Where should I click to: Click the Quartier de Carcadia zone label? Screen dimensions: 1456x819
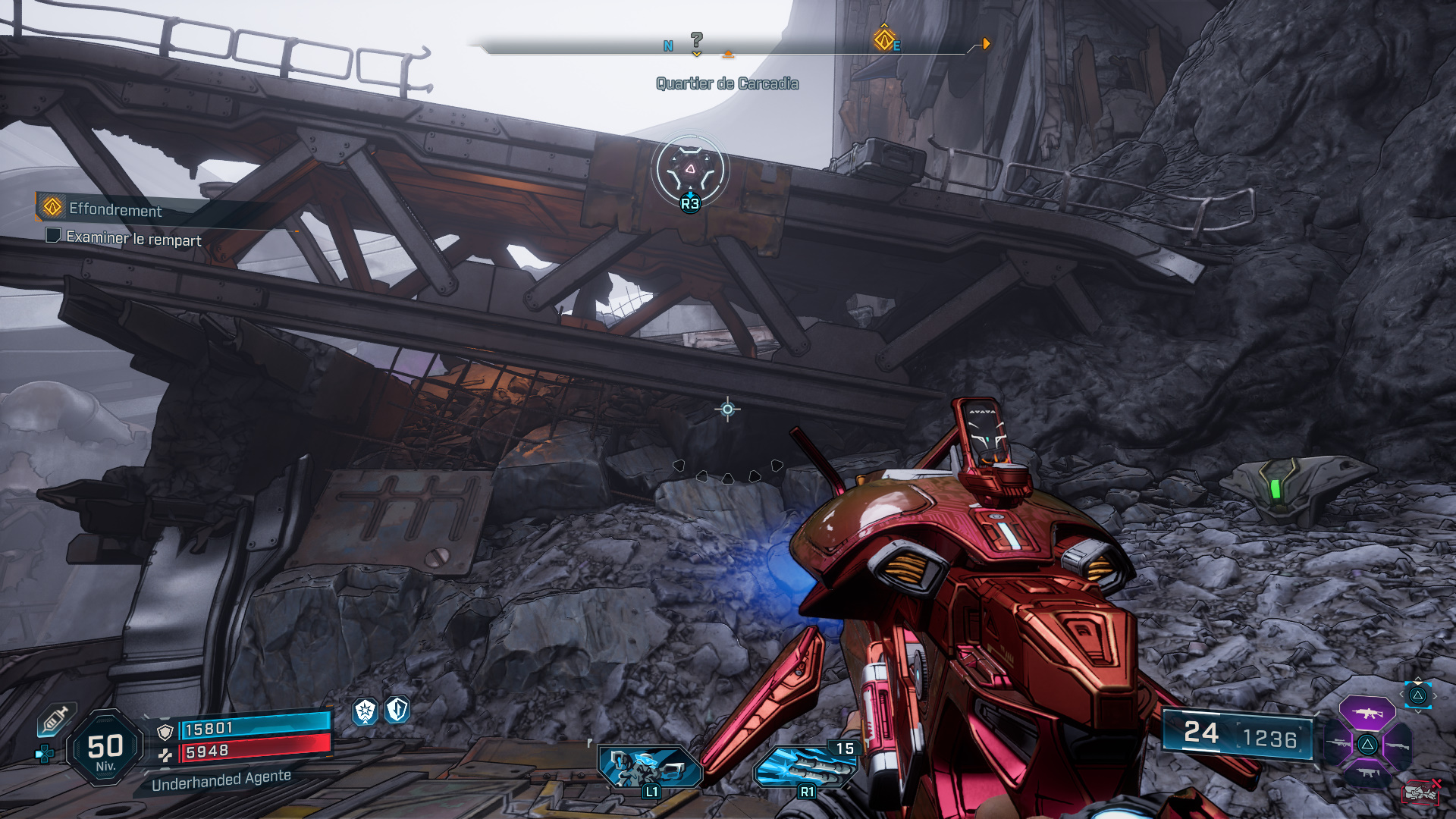pos(726,84)
